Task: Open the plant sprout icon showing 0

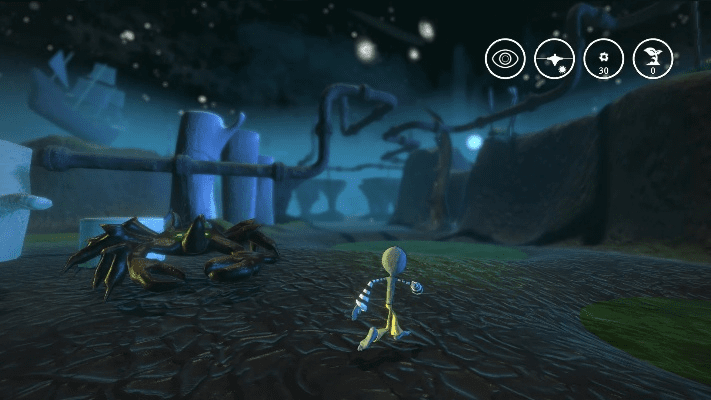Action: tap(652, 59)
